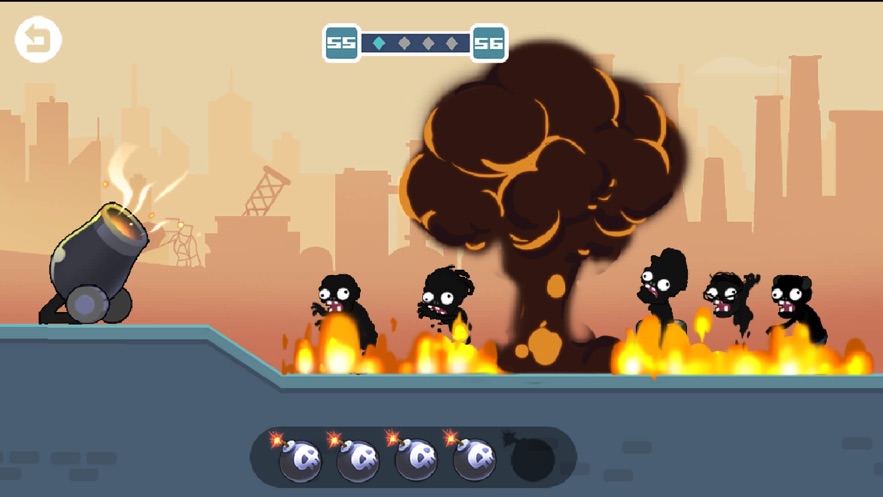Viewport: 883px width, 497px height.
Task: Click the back arrow button
Action: coord(38,40)
